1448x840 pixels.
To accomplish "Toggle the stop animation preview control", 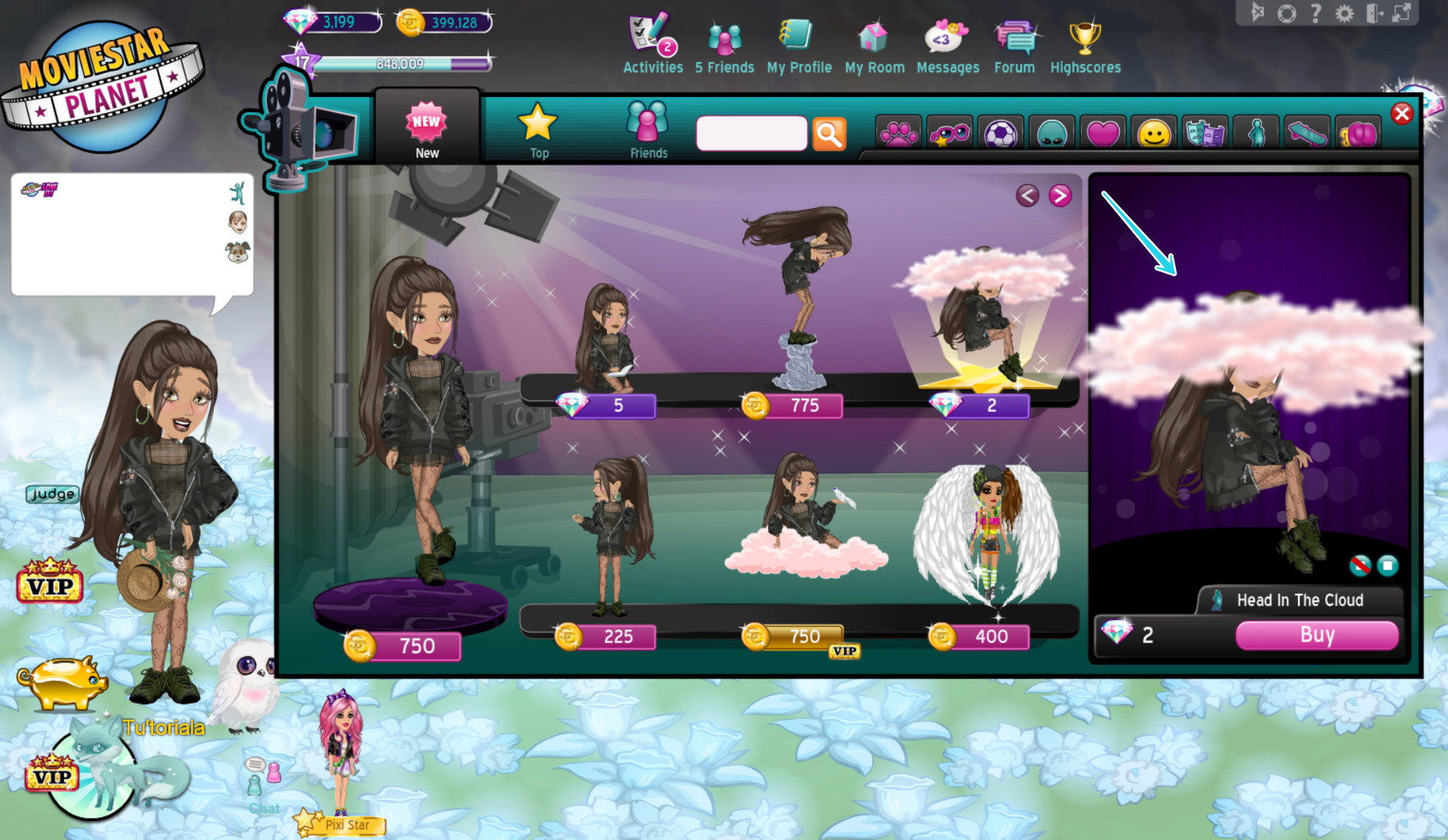I will 1390,566.
